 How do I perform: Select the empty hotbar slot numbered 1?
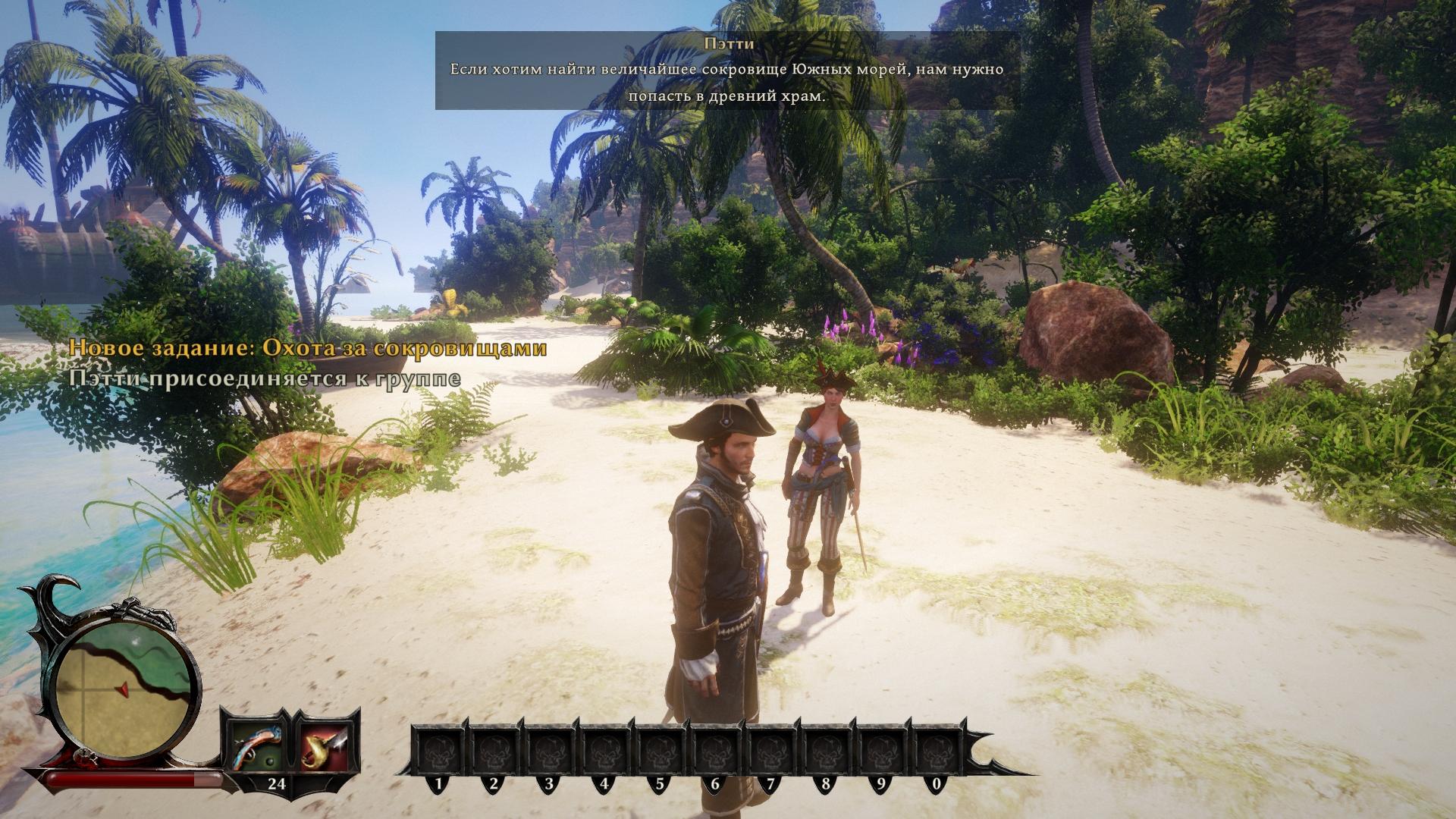pyautogui.click(x=439, y=749)
